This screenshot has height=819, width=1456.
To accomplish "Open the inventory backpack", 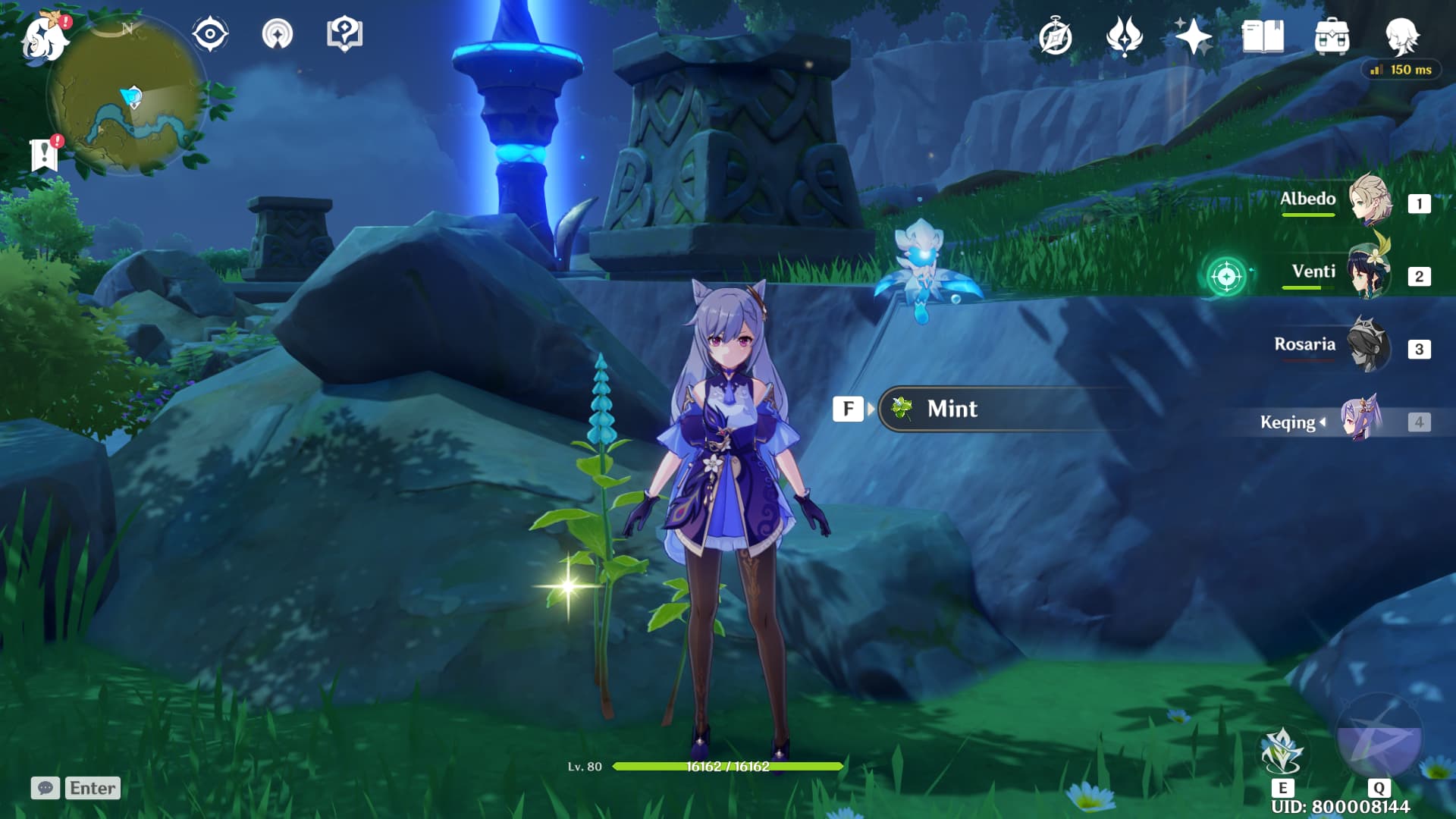I will coord(1332,36).
